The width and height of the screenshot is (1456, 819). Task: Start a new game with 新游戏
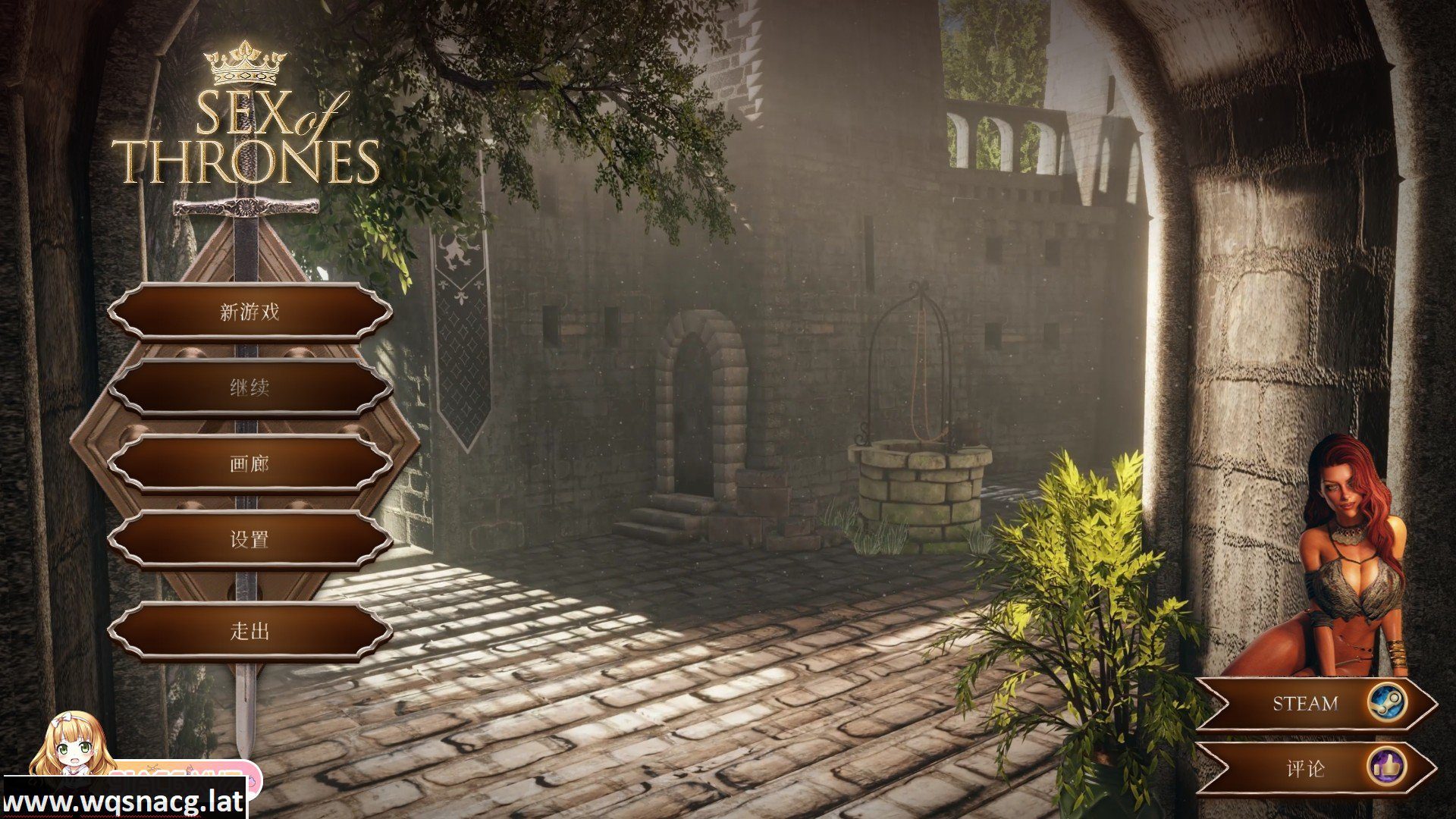(249, 312)
